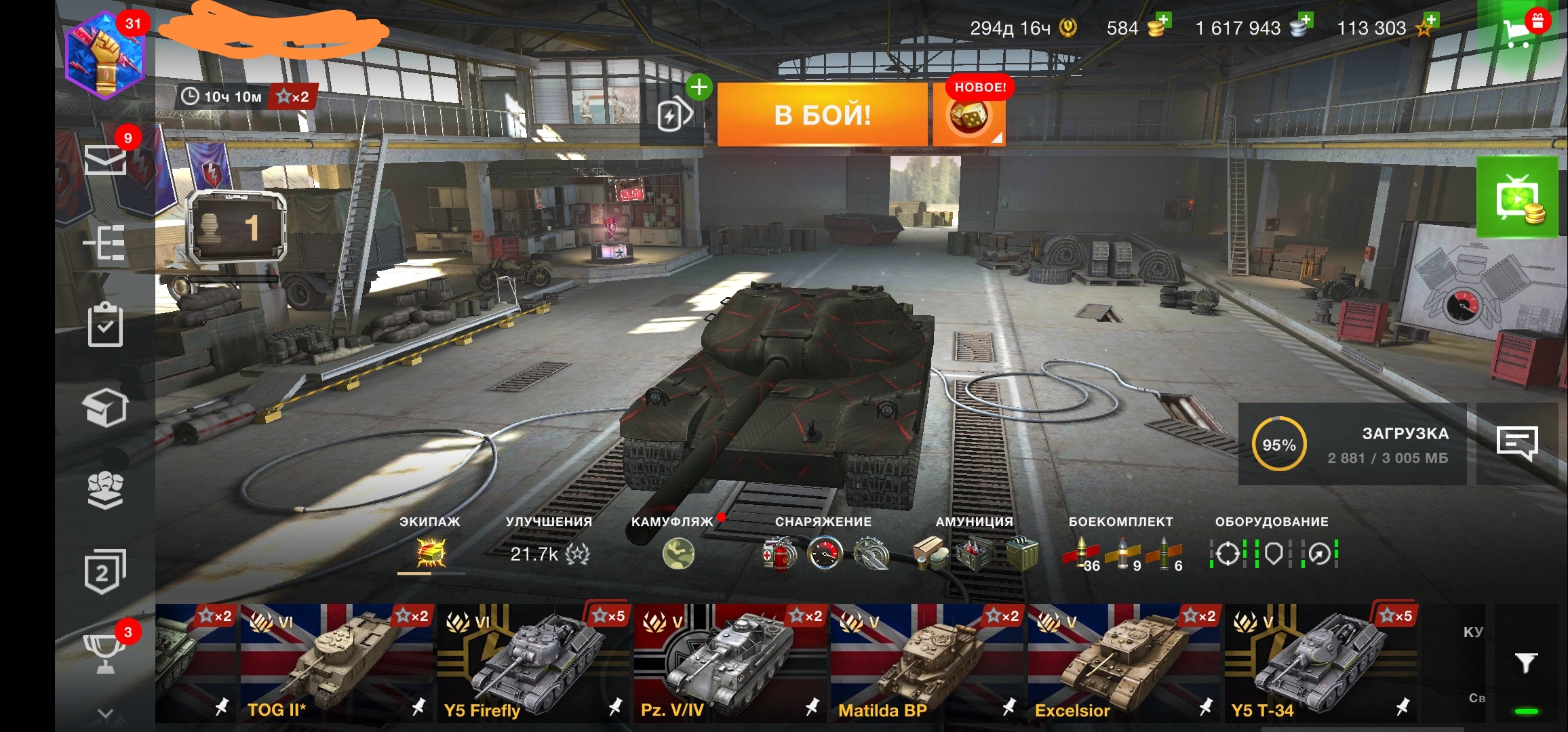This screenshot has height=732, width=1568.
Task: Open the crew skills panel
Action: click(431, 554)
